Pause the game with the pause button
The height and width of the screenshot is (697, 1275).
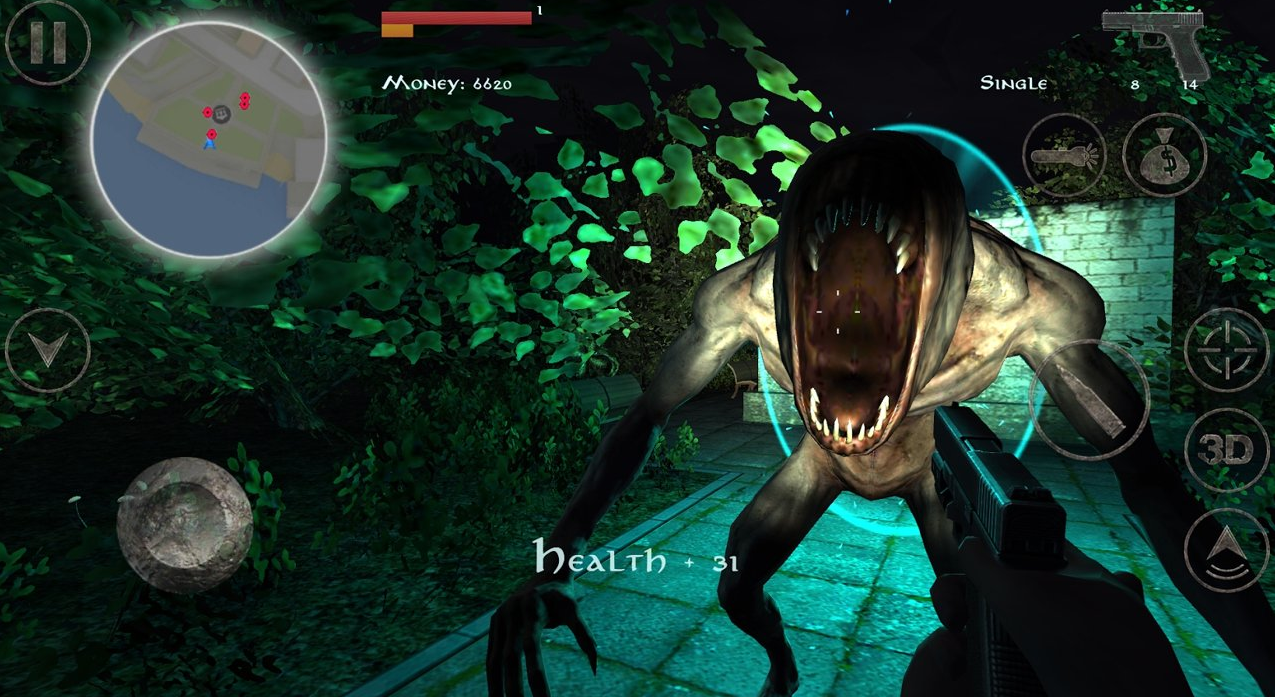coord(47,42)
